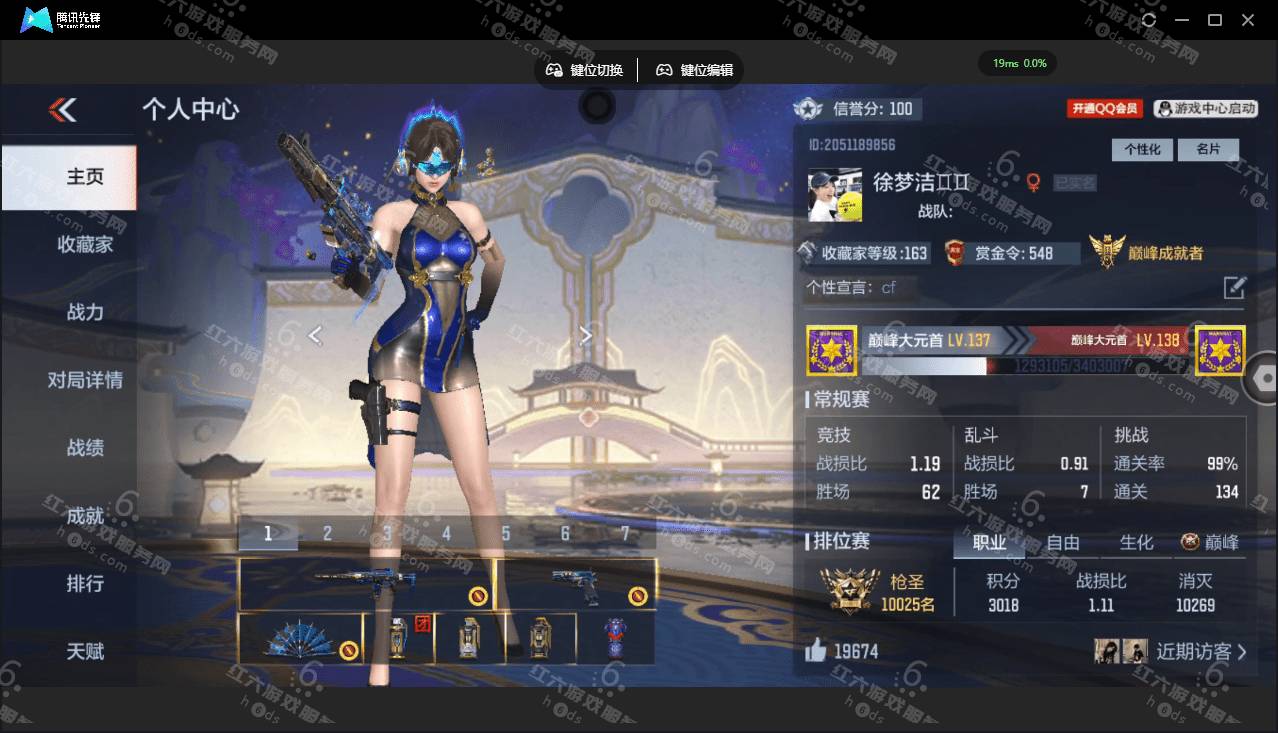1278x733 pixels.
Task: Click the 个性化 customization button
Action: [1142, 149]
